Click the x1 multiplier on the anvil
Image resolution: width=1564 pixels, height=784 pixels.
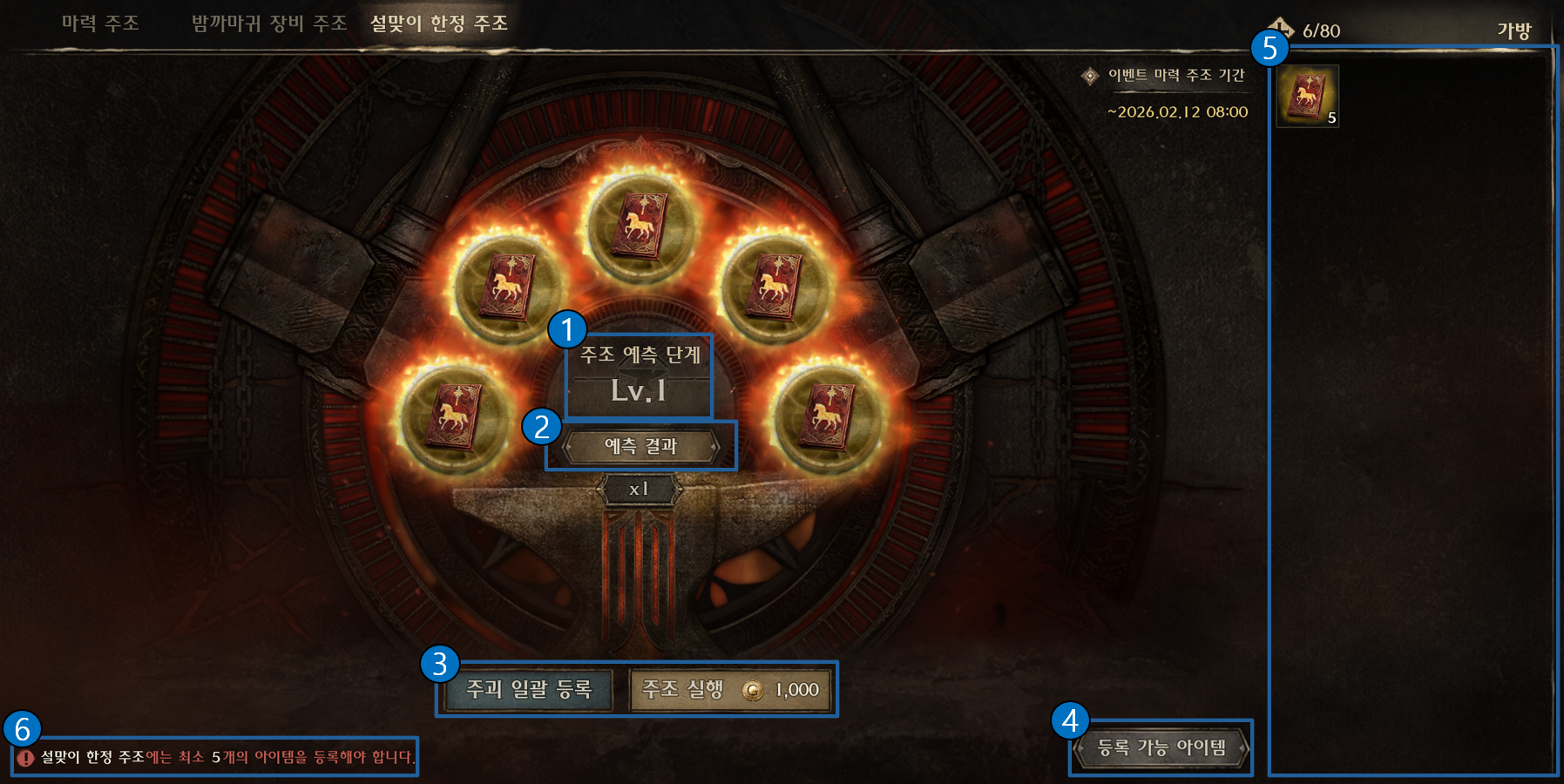coord(639,490)
